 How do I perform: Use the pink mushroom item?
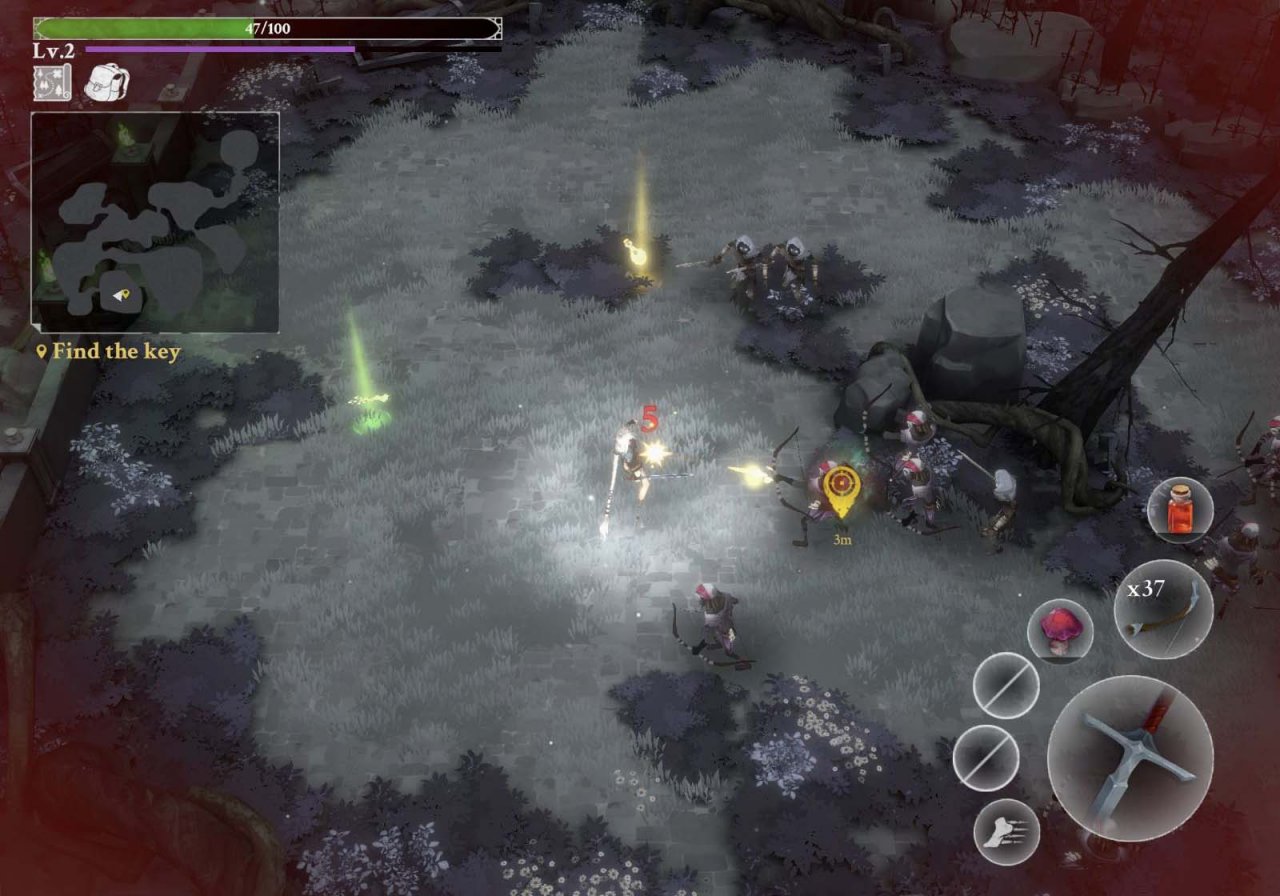pos(1060,632)
